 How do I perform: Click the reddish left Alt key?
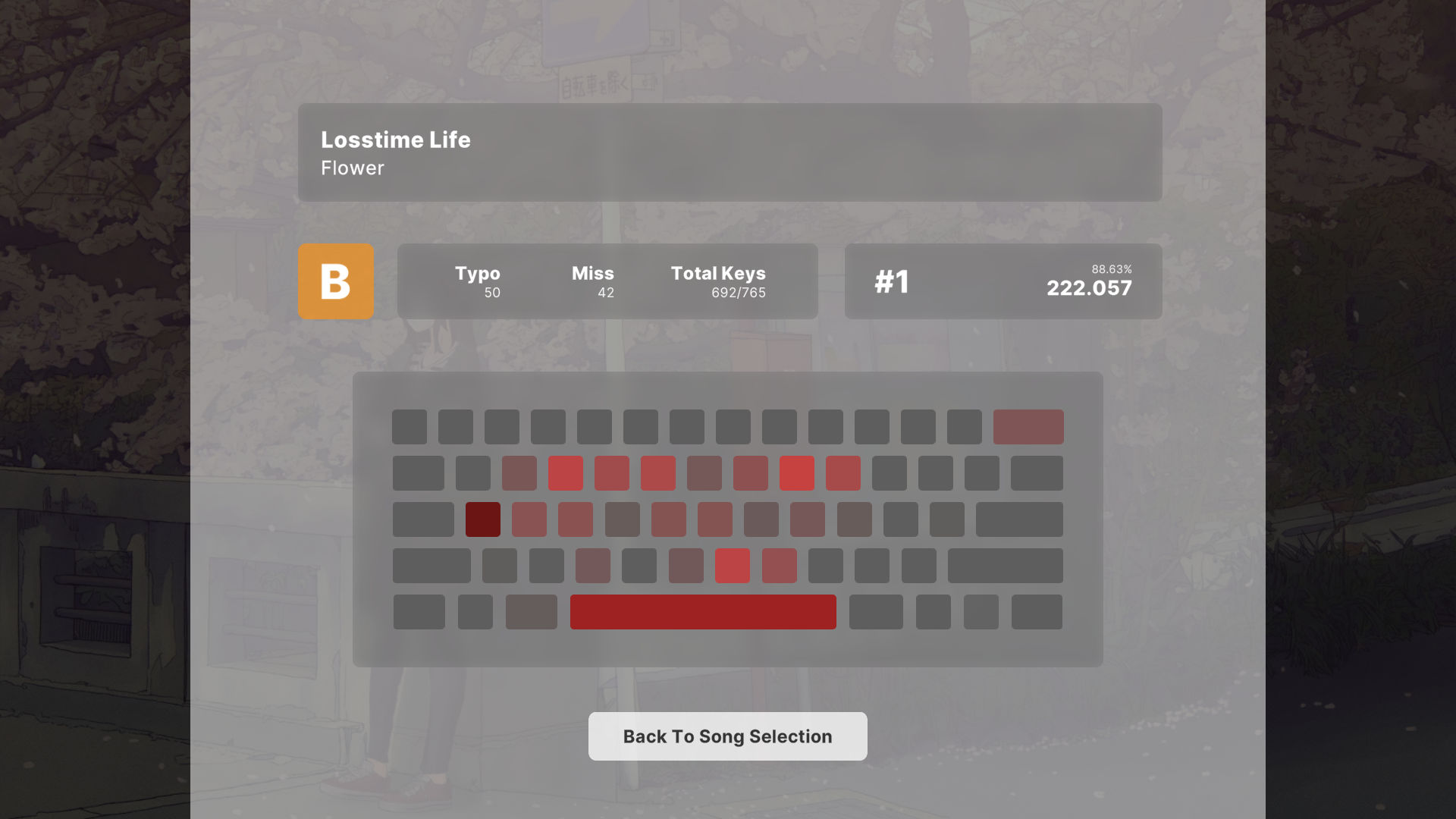point(532,611)
